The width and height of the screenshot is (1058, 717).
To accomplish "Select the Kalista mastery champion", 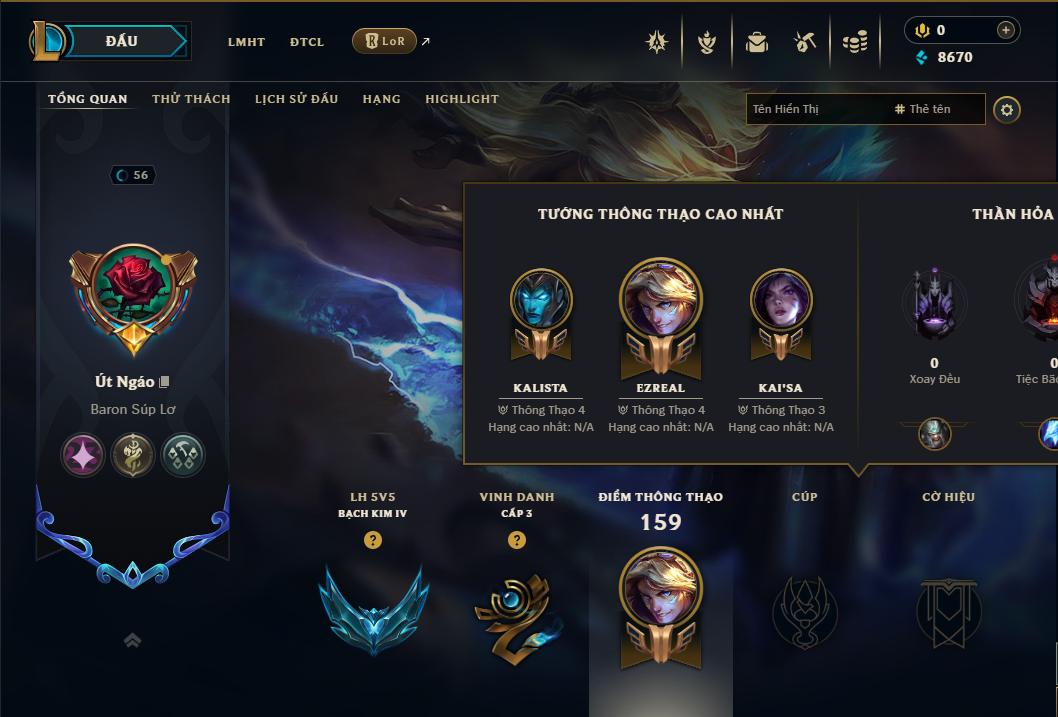I will (x=540, y=301).
